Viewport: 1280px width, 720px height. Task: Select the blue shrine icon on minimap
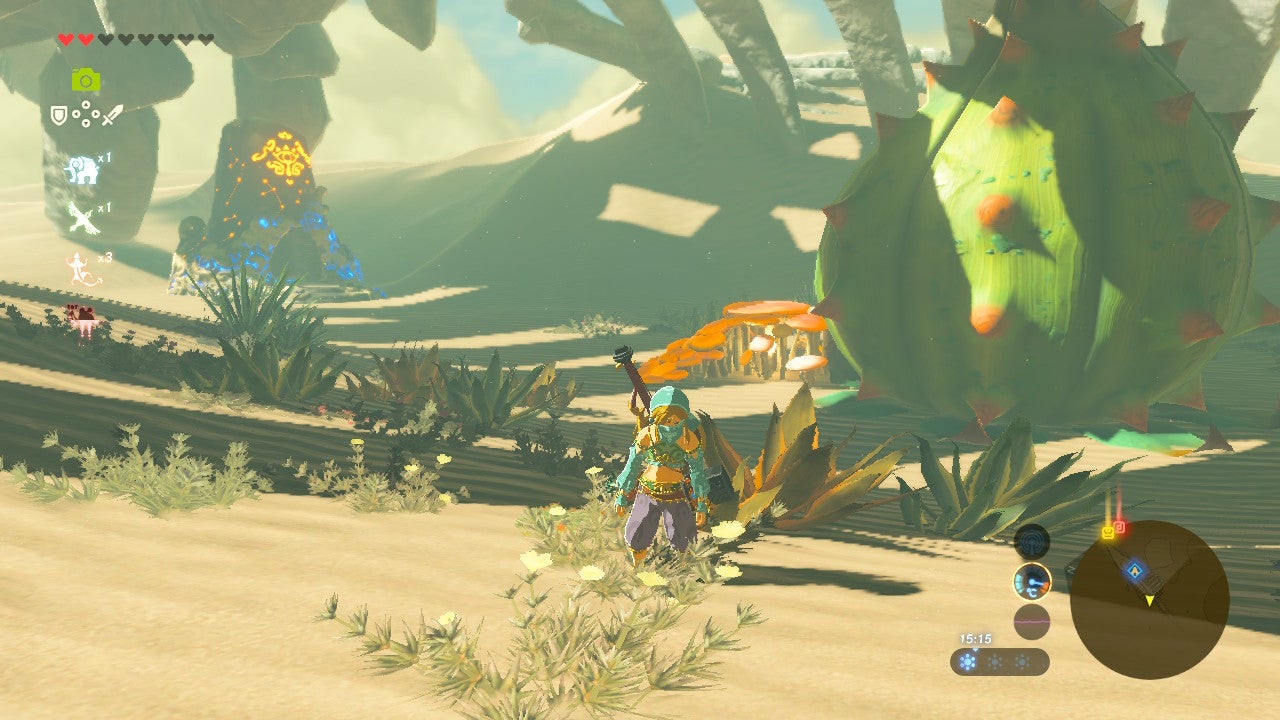coord(1134,569)
